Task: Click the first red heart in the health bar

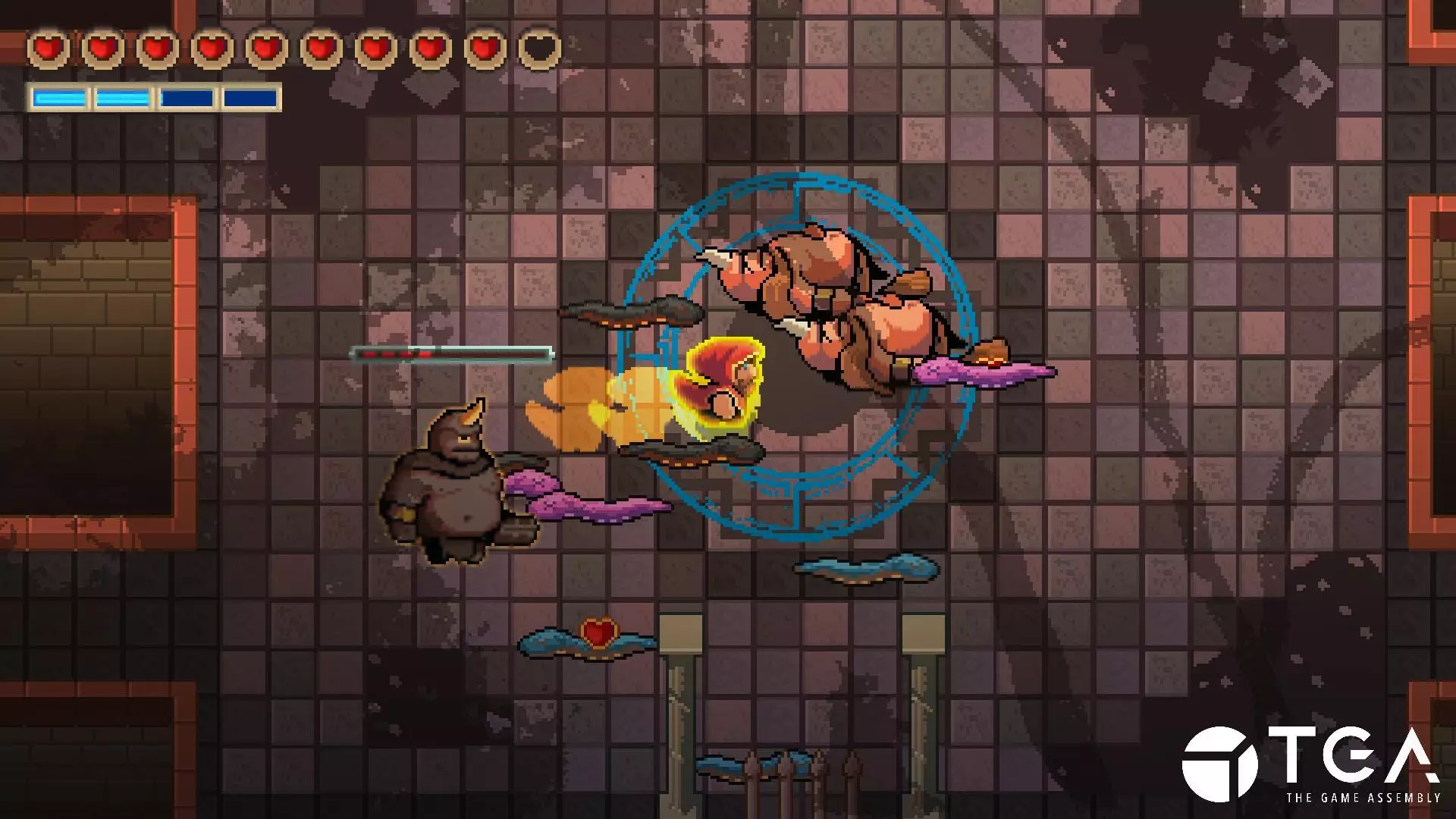Action: [x=47, y=47]
